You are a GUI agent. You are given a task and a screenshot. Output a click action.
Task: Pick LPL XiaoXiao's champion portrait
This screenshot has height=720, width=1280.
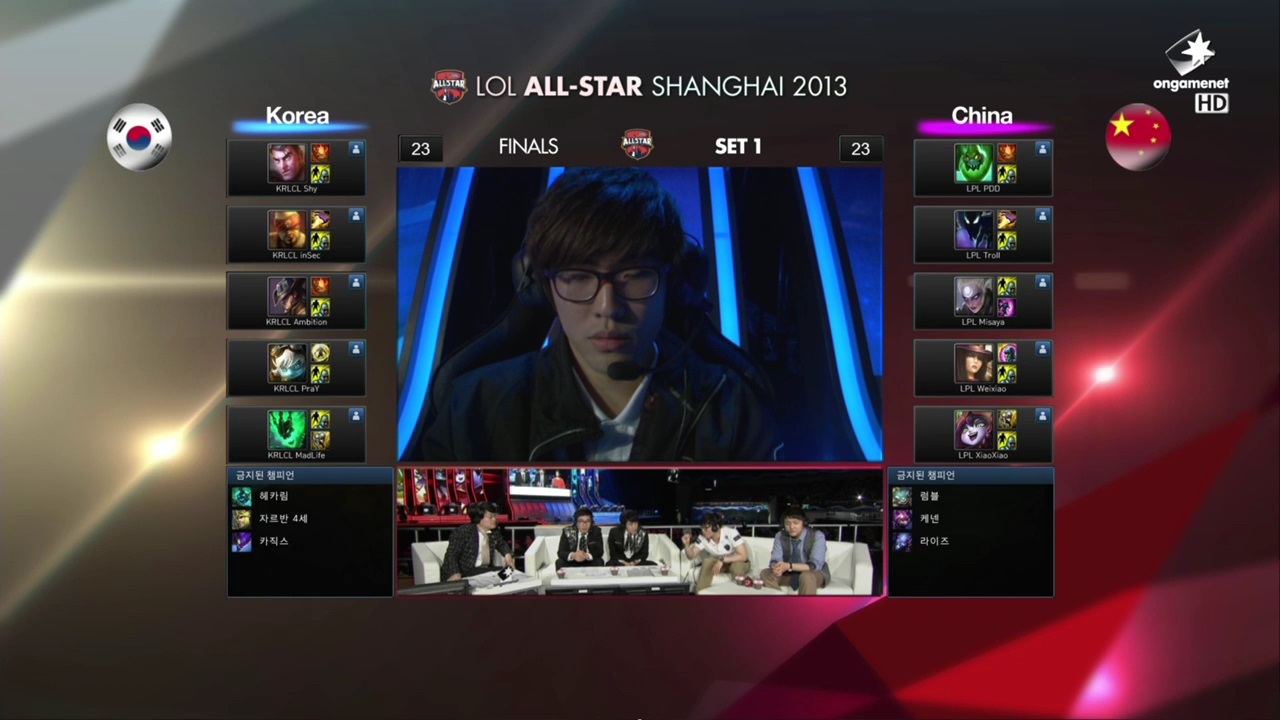coord(973,430)
